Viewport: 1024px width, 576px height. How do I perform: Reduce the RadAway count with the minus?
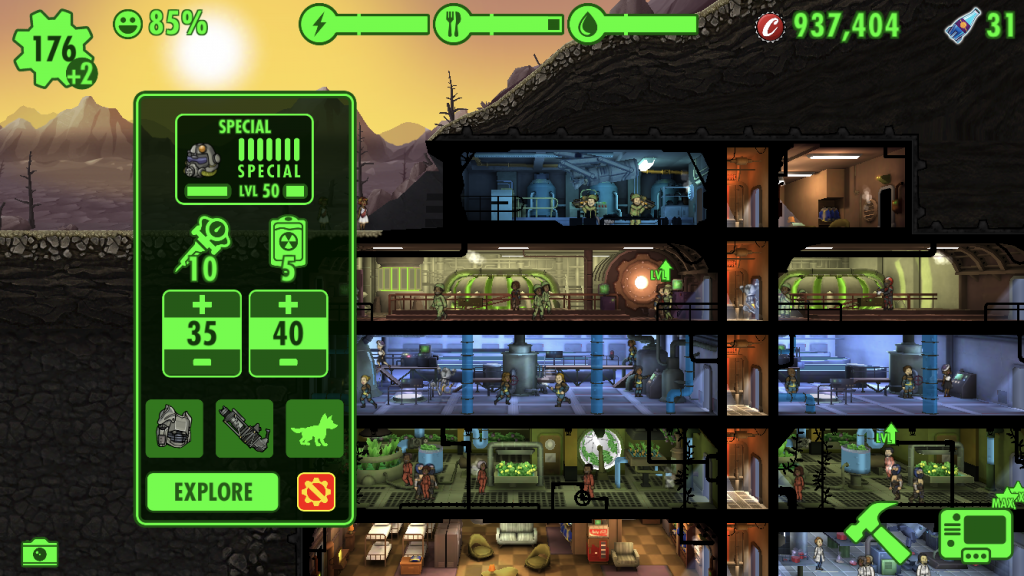coord(288,361)
